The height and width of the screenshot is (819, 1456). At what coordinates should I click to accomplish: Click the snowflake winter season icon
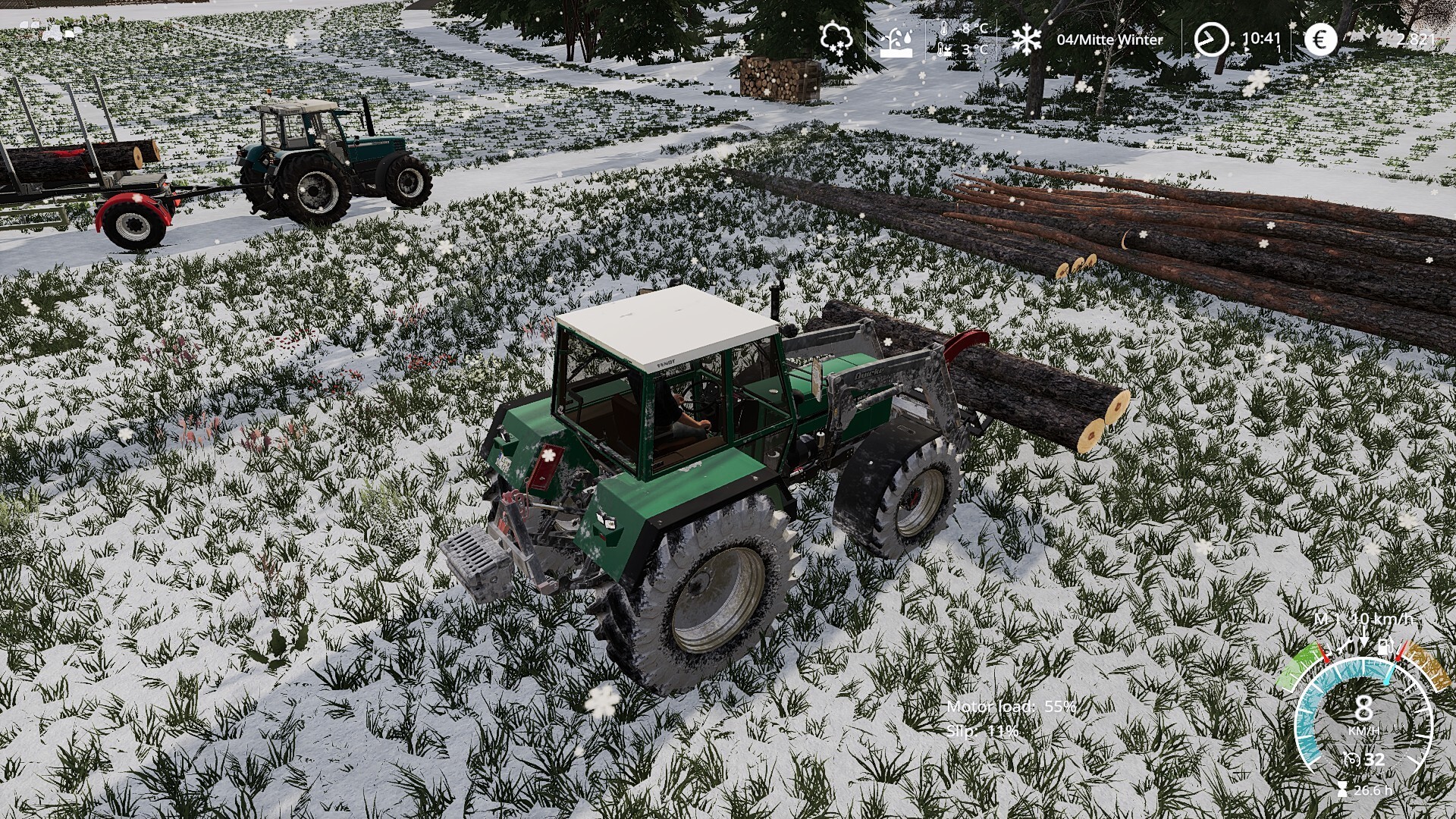[1027, 39]
